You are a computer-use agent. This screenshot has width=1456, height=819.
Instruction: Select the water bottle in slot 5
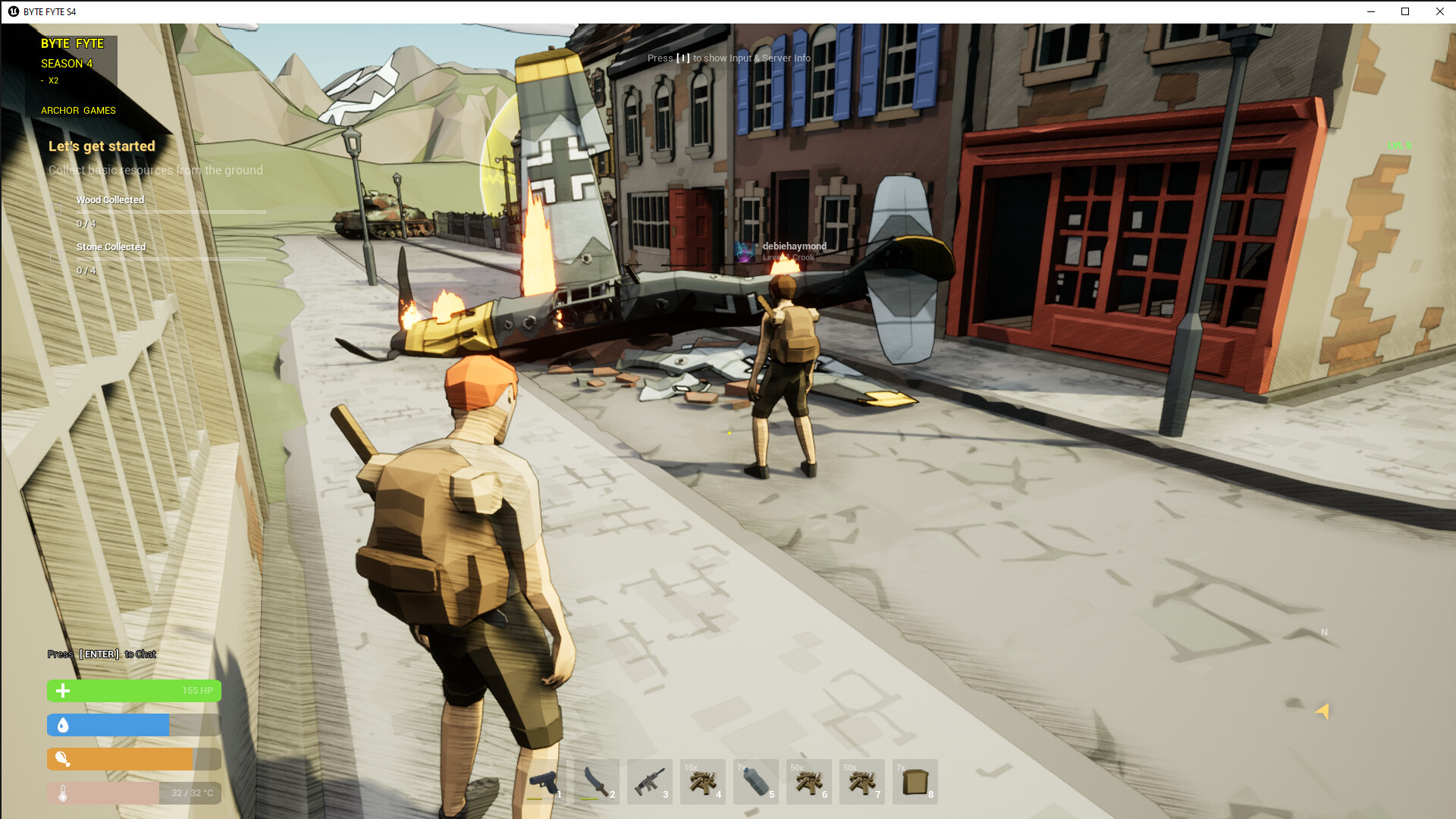[755, 781]
